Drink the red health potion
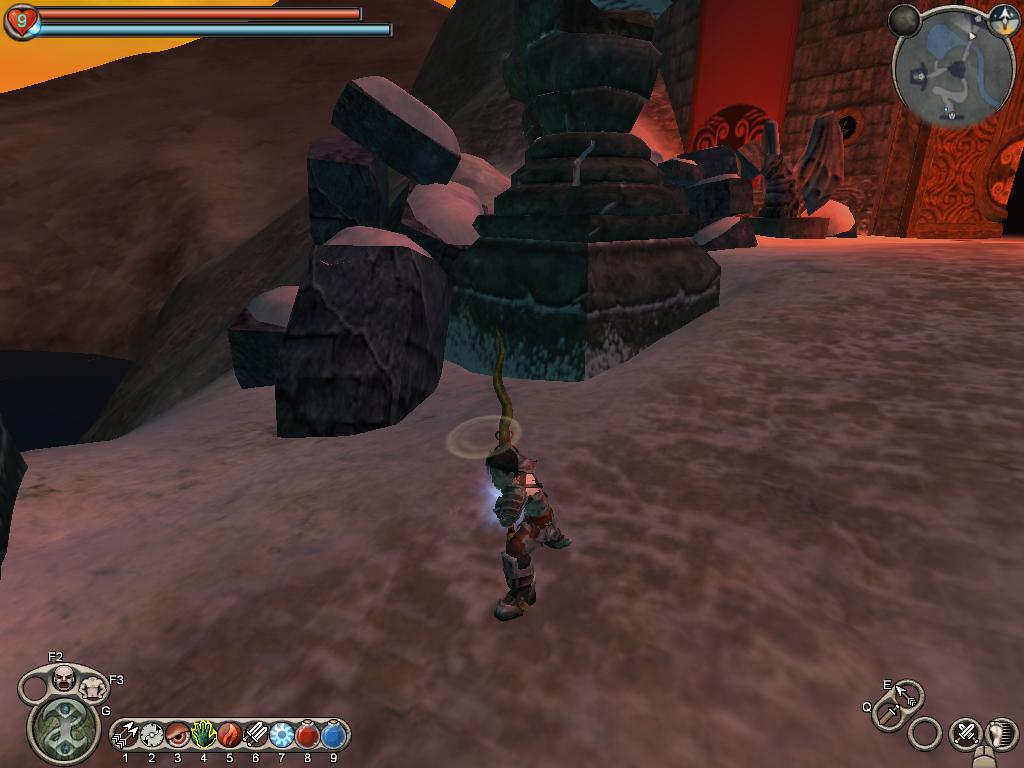Image resolution: width=1024 pixels, height=768 pixels. pos(308,735)
